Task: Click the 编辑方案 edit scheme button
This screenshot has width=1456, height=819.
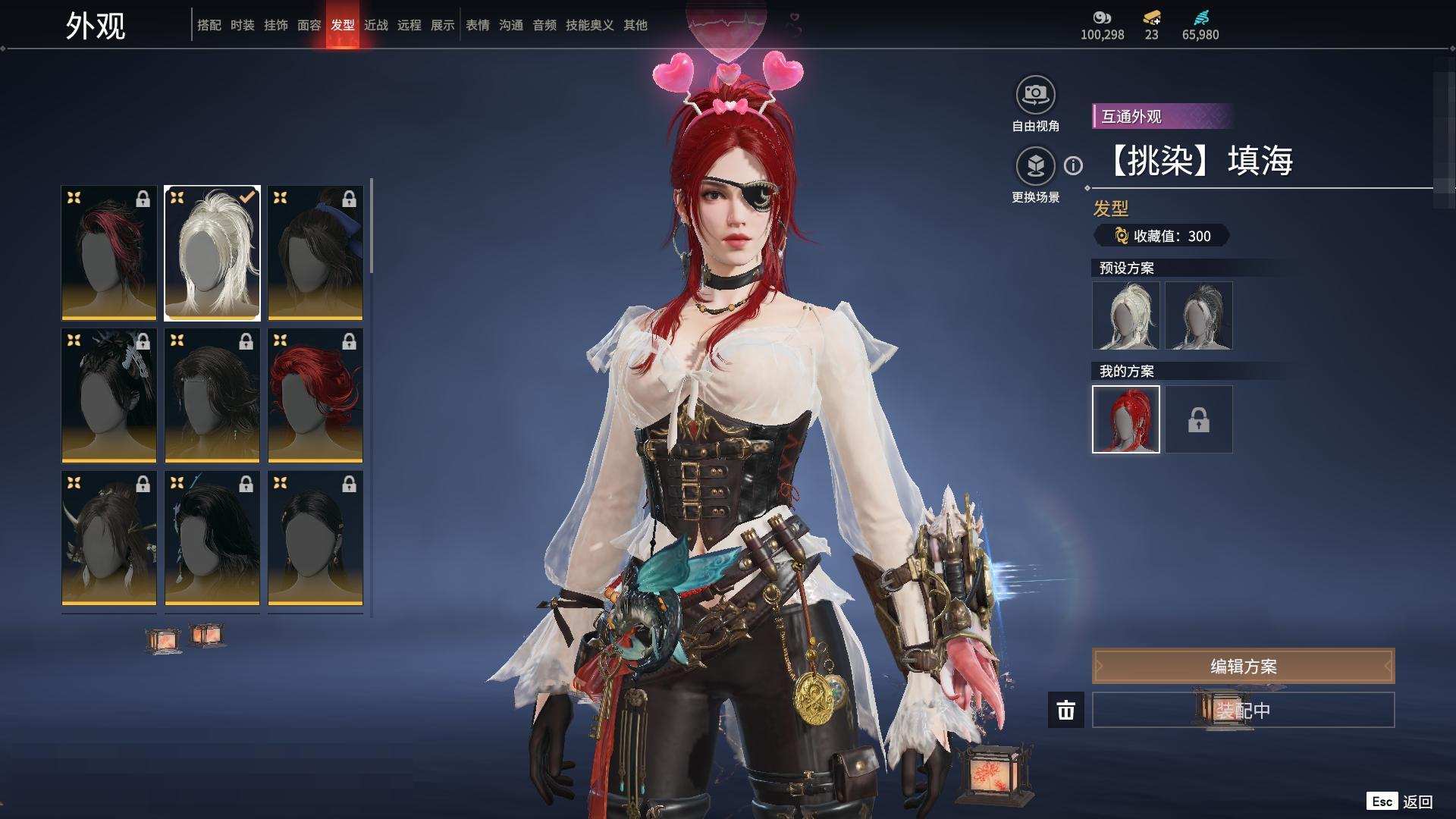Action: coord(1243,666)
